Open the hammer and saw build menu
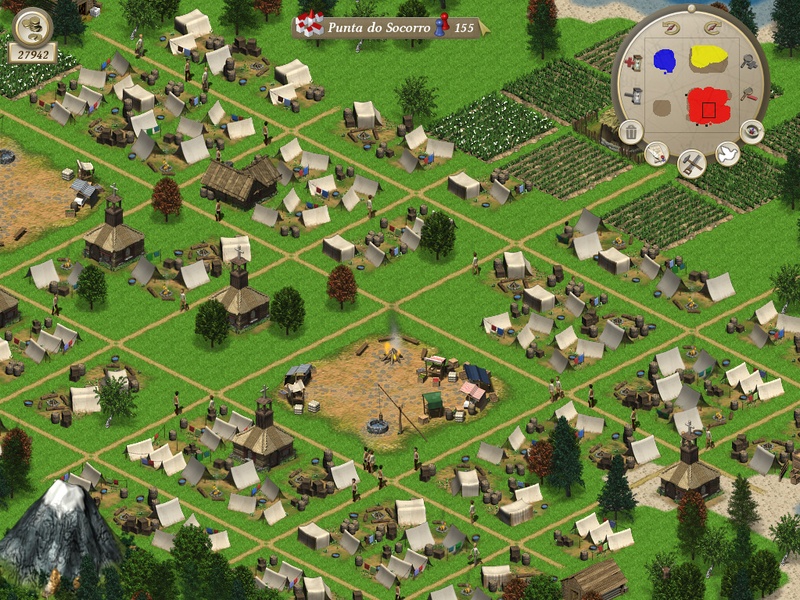 691,162
